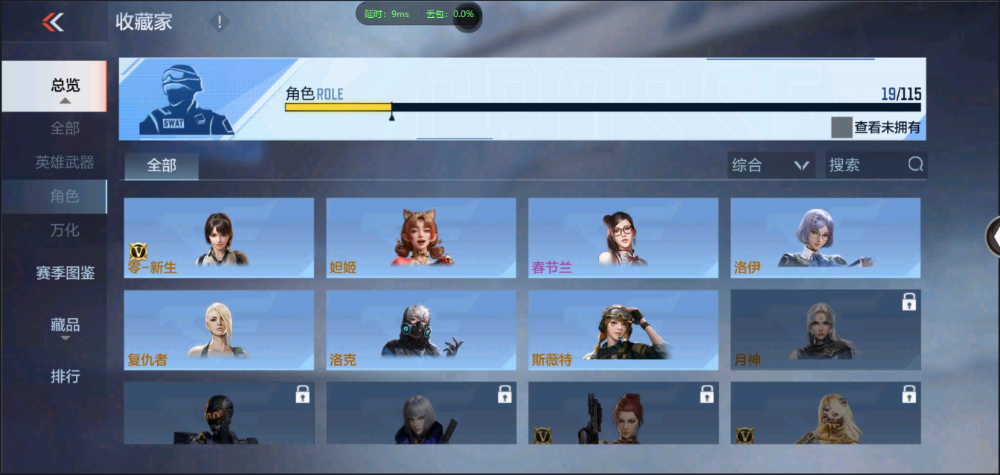Go back with the double-arrow button

coord(53,23)
